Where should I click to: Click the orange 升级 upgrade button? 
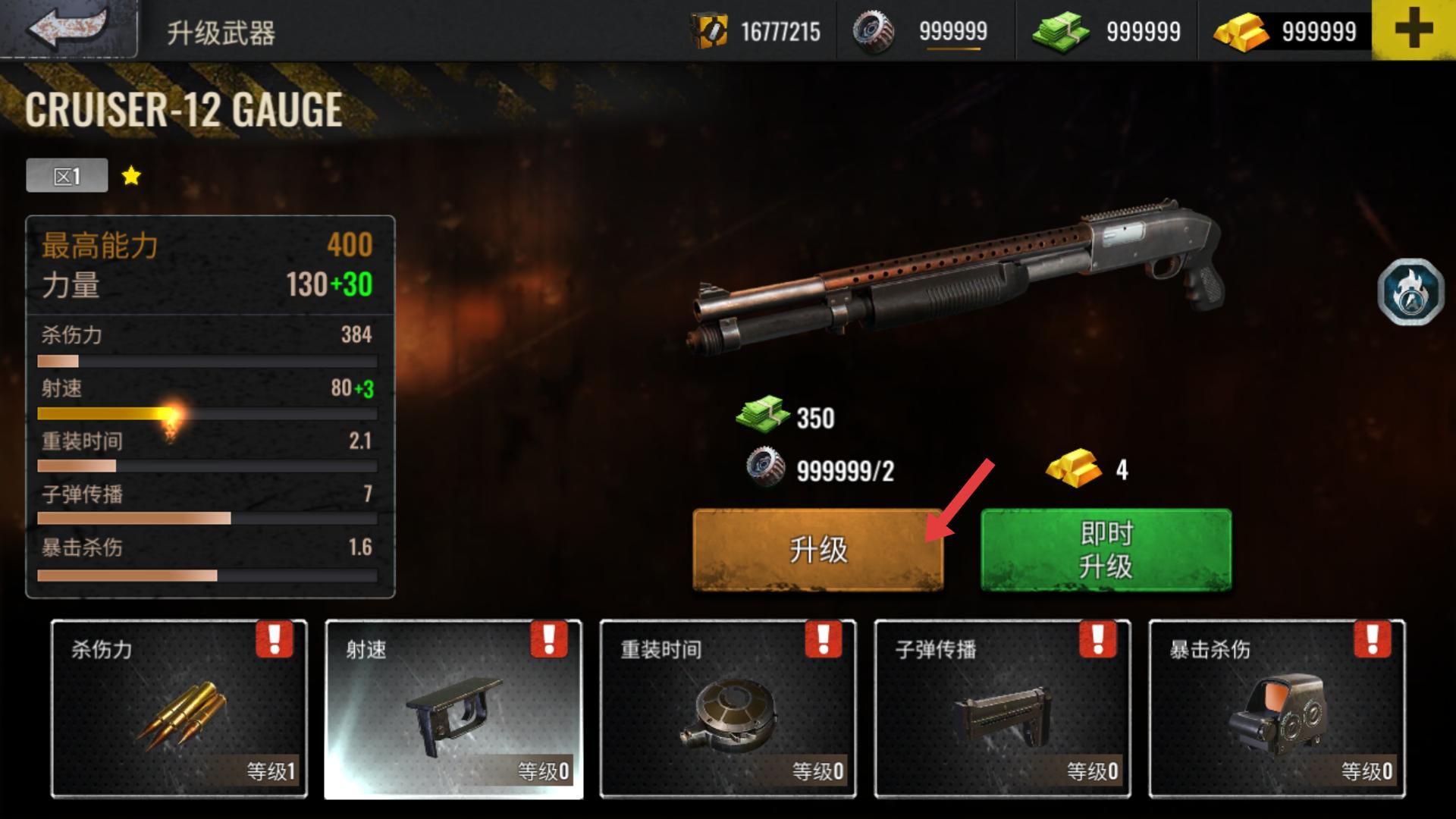[817, 550]
